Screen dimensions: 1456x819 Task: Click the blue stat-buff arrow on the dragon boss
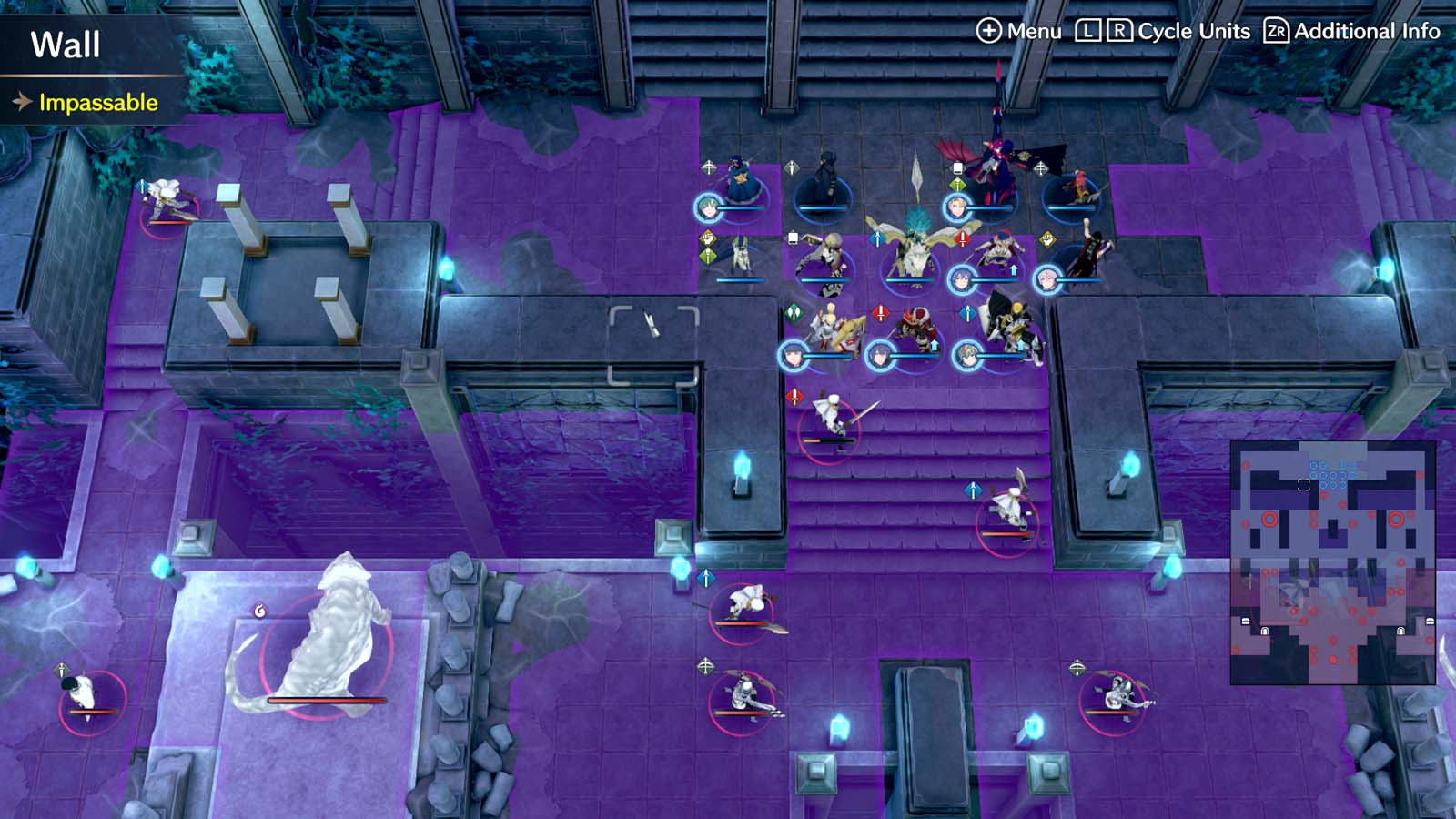pyautogui.click(x=876, y=238)
